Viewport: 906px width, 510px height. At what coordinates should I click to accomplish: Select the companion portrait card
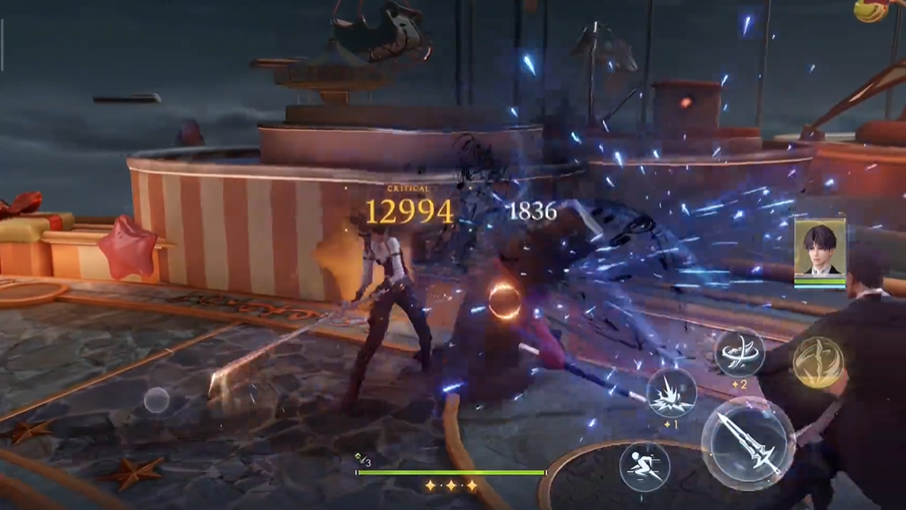click(820, 251)
